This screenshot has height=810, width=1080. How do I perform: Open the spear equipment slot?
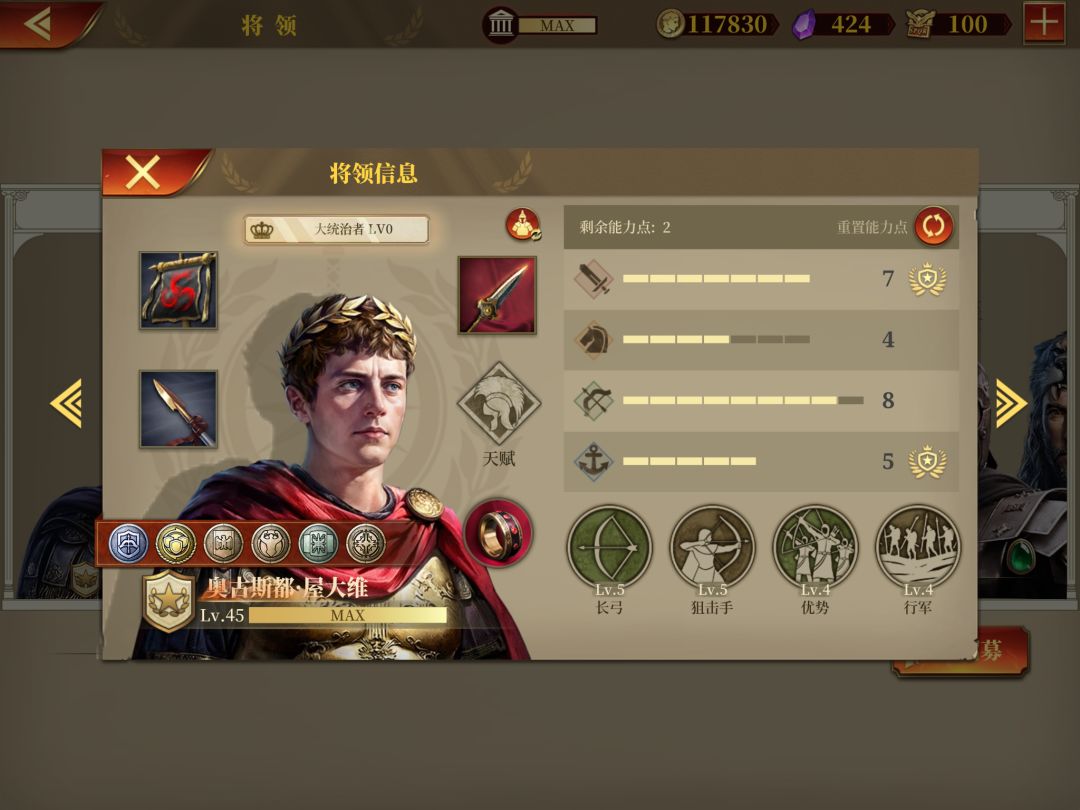[x=178, y=409]
